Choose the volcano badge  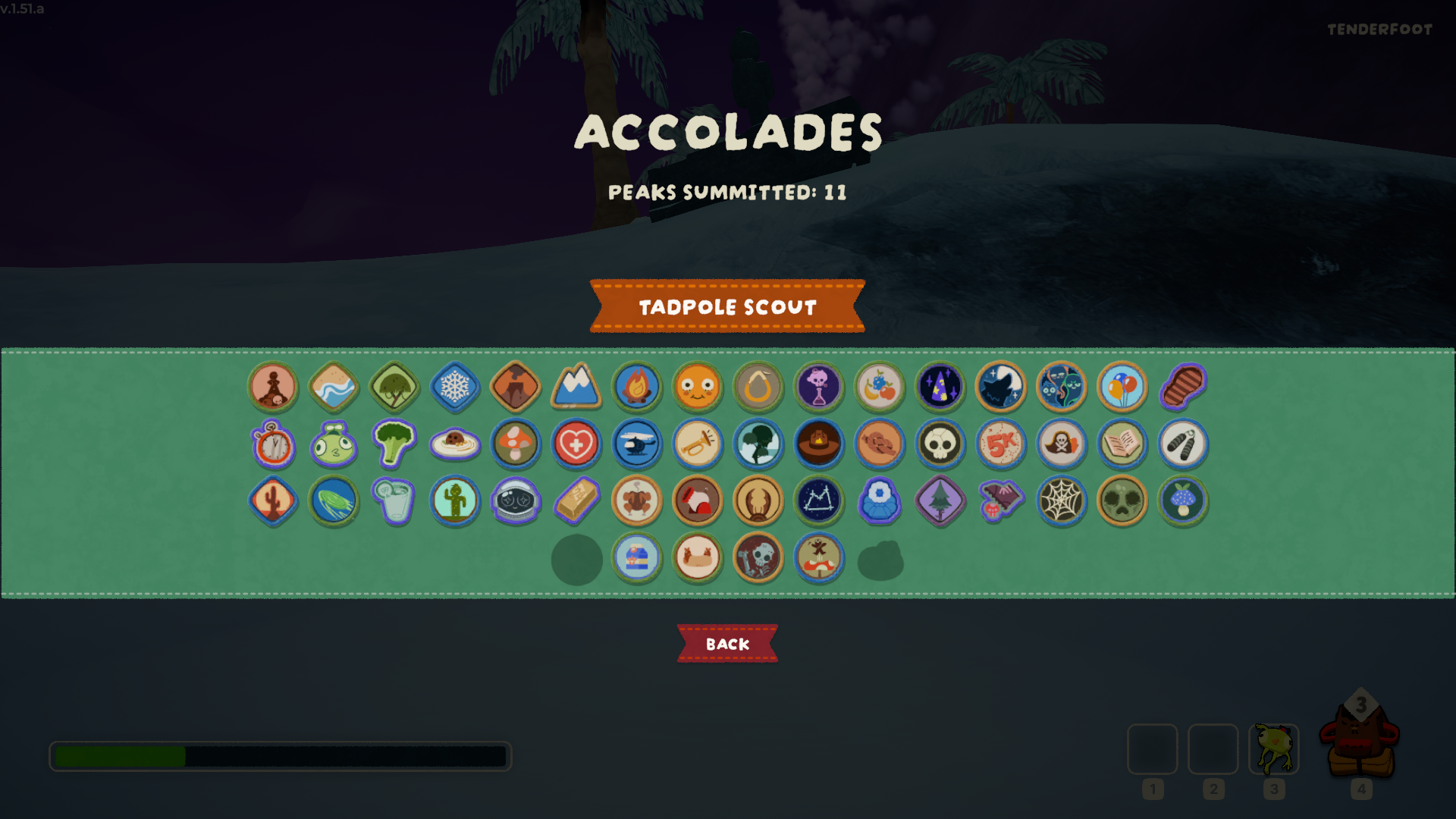point(516,387)
